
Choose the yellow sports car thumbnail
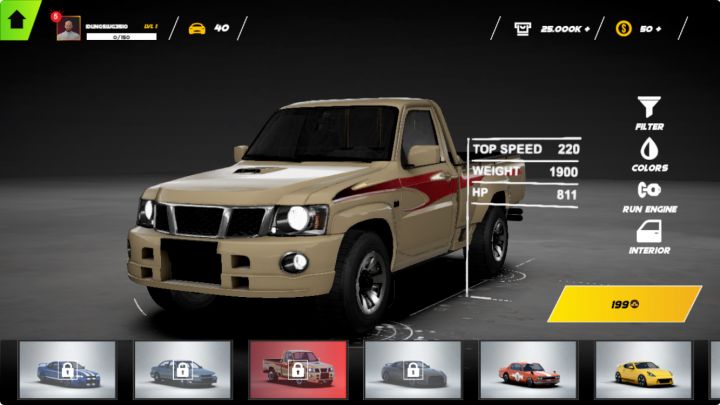[643, 370]
